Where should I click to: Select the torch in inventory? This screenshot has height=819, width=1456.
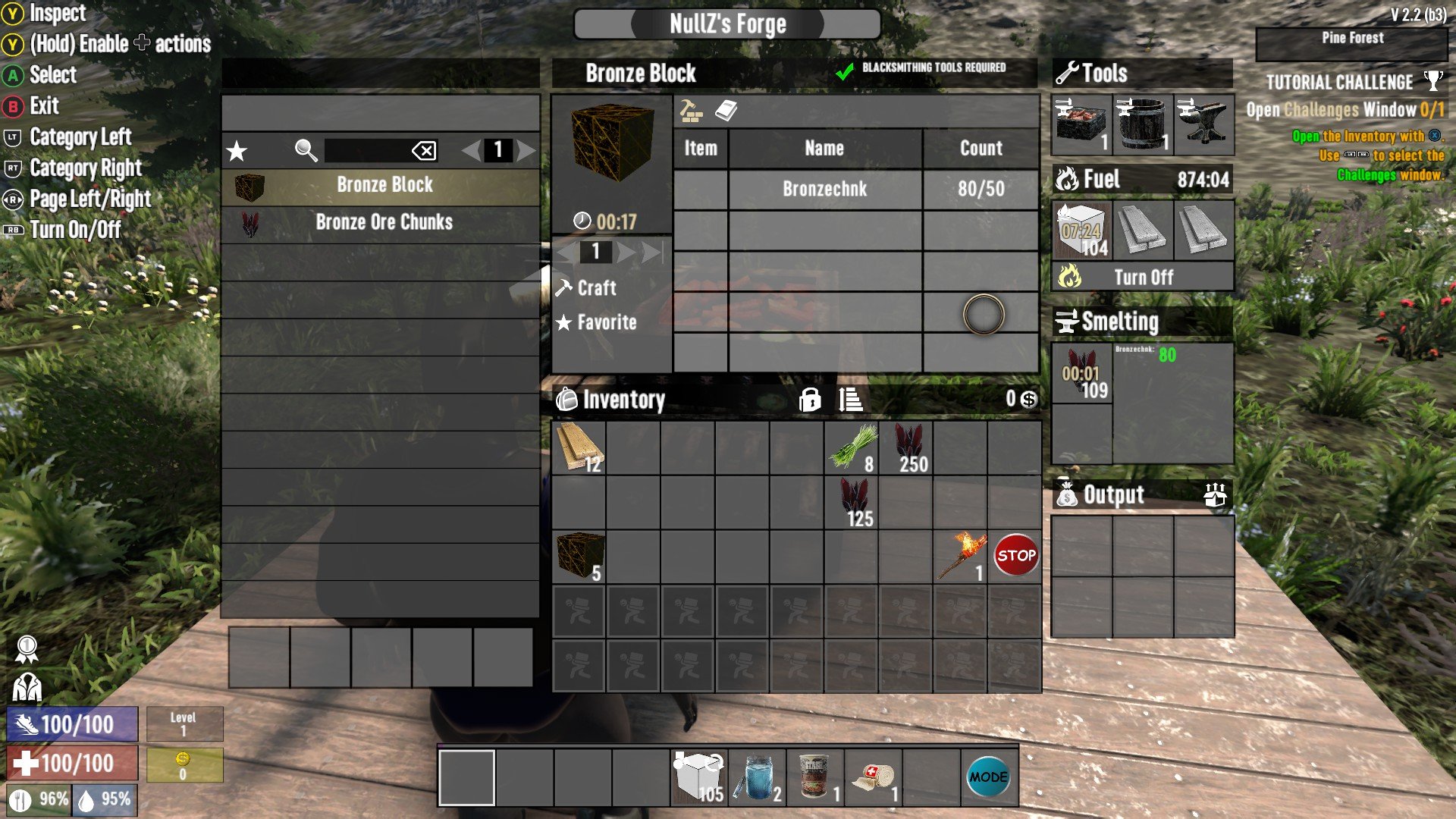pyautogui.click(x=961, y=557)
